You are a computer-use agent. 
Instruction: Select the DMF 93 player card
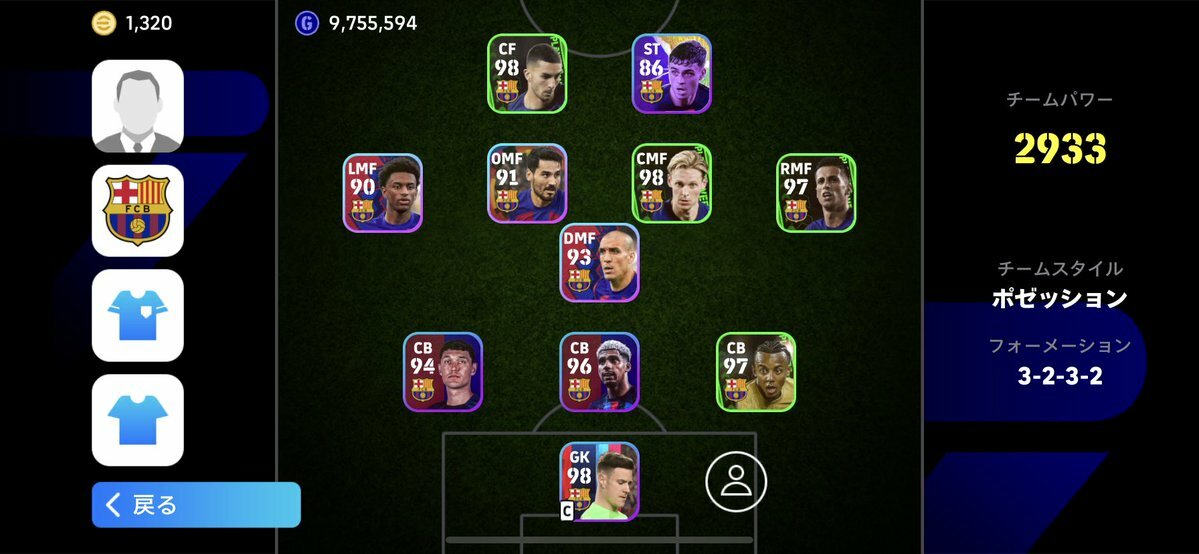pos(599,262)
